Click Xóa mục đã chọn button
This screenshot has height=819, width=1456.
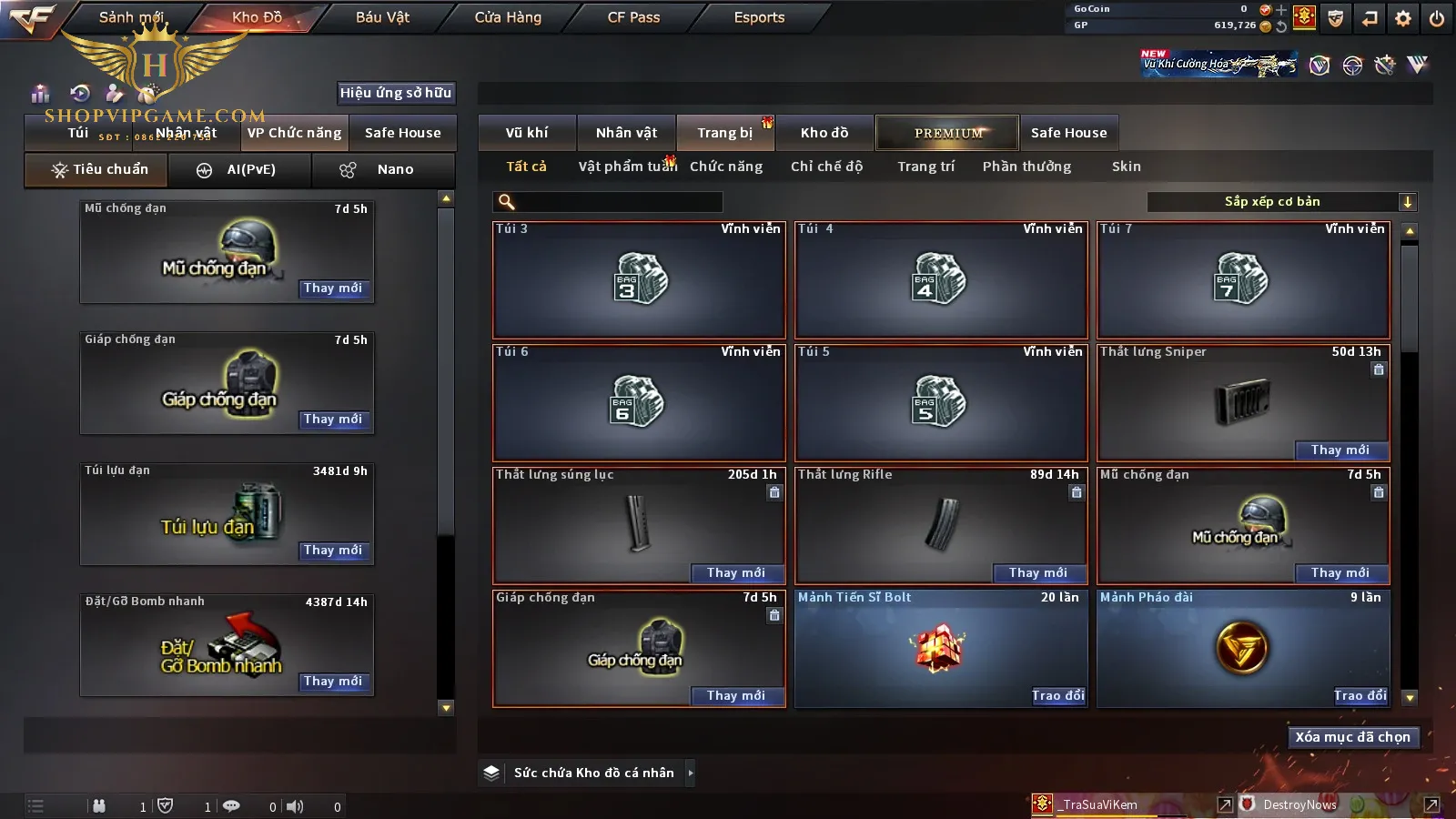click(1352, 737)
